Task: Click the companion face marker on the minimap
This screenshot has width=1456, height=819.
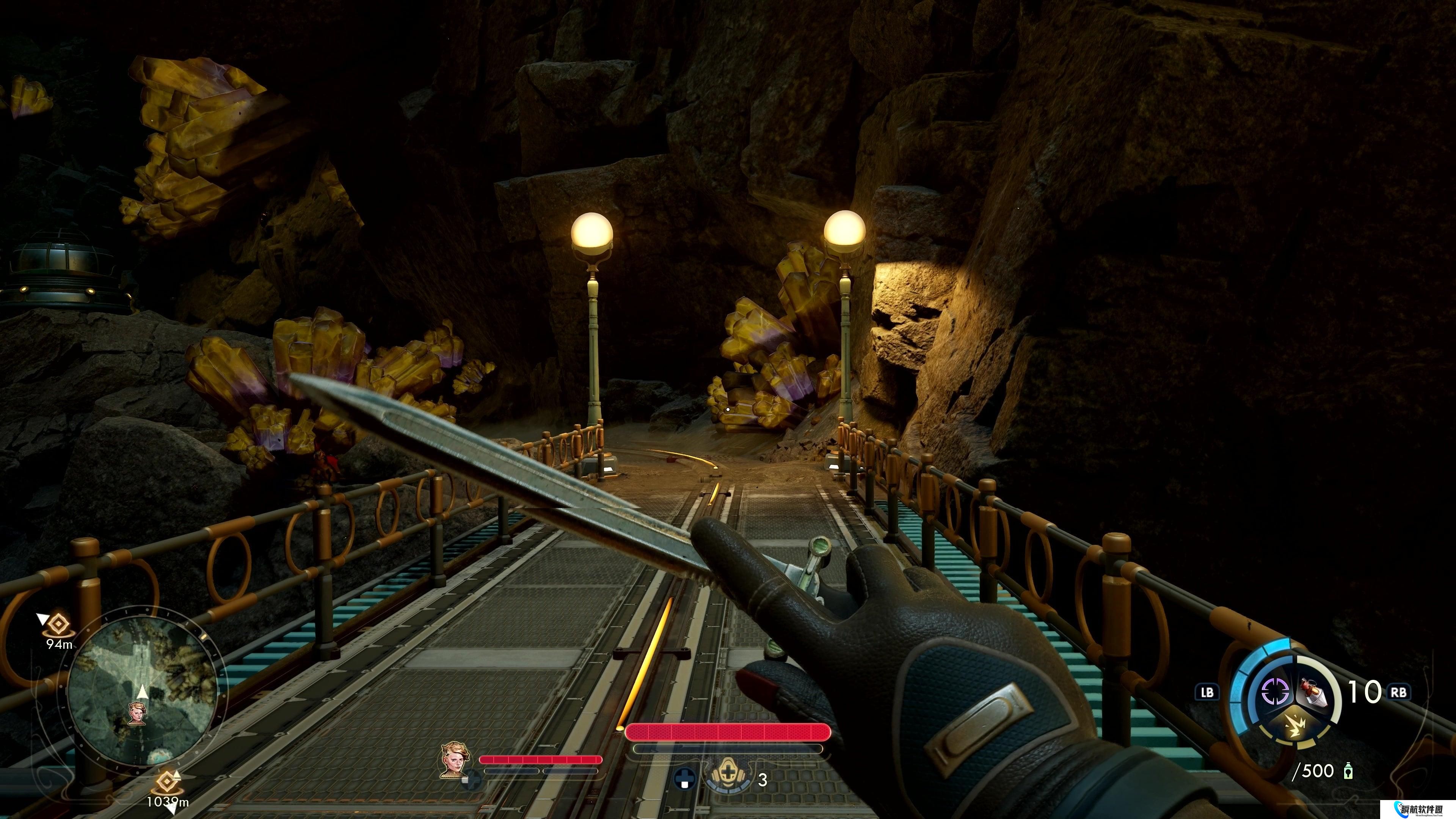Action: point(137,713)
